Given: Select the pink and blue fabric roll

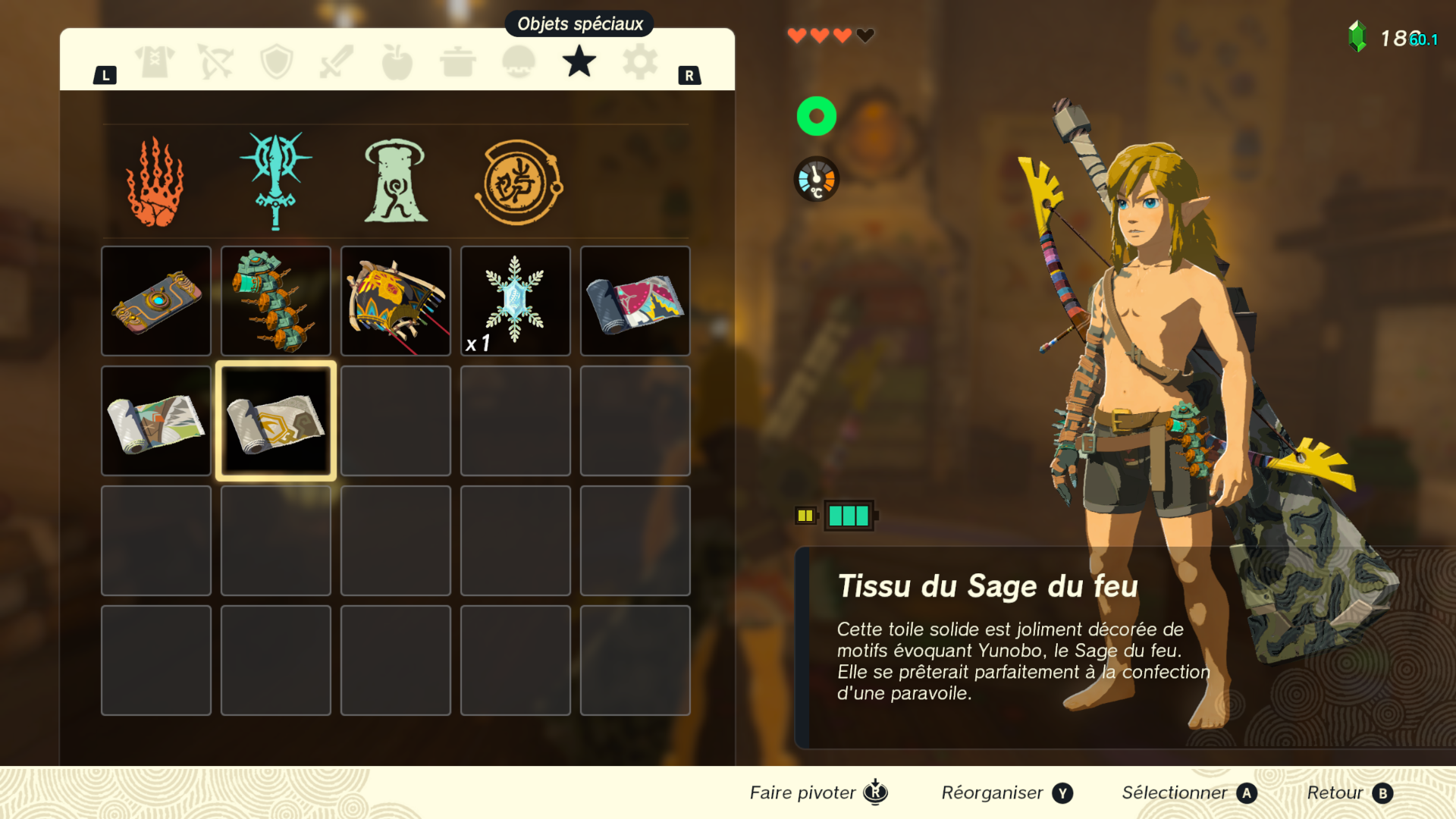Looking at the screenshot, I should [x=635, y=301].
